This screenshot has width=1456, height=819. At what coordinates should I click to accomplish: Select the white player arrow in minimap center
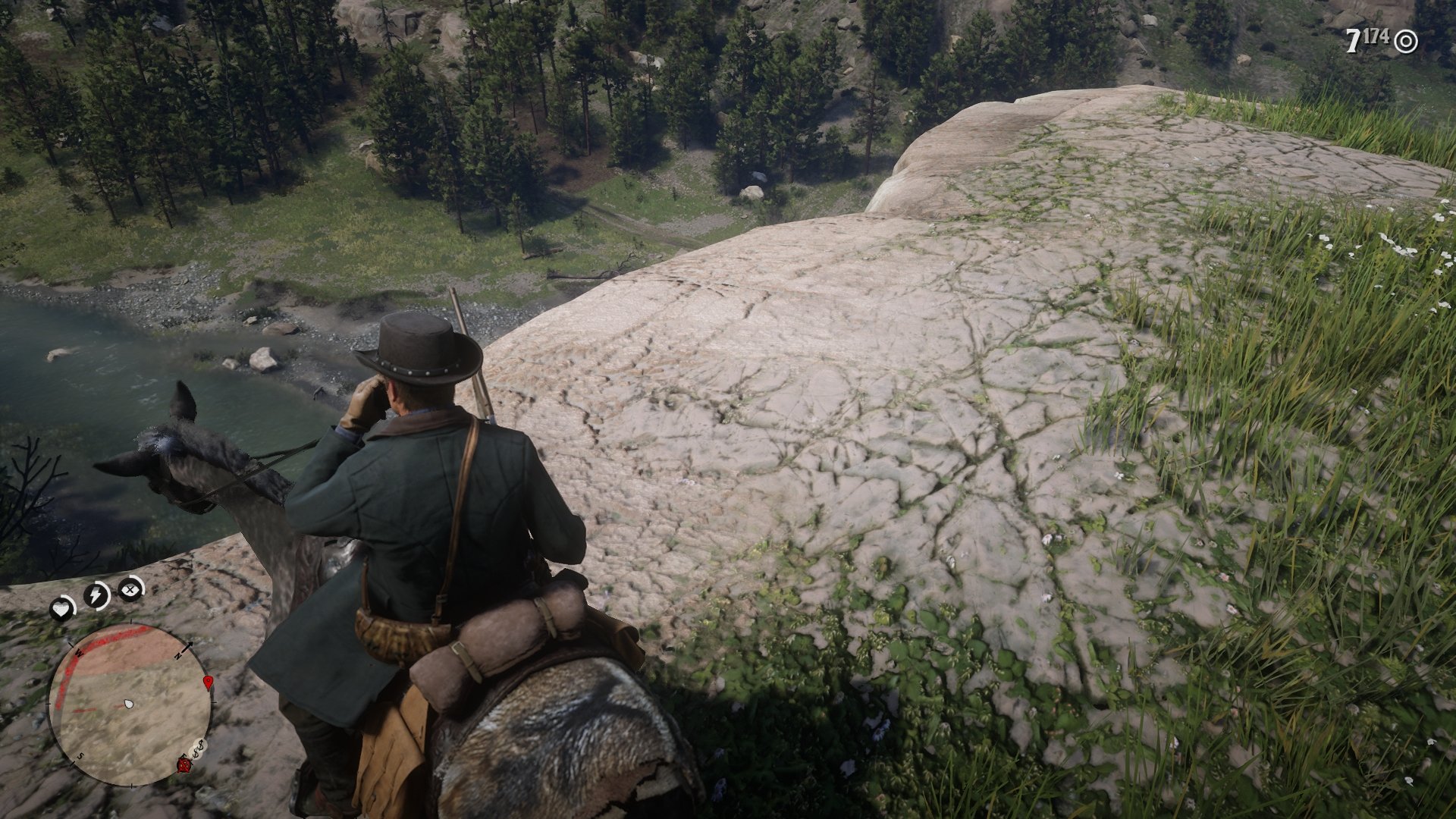128,704
